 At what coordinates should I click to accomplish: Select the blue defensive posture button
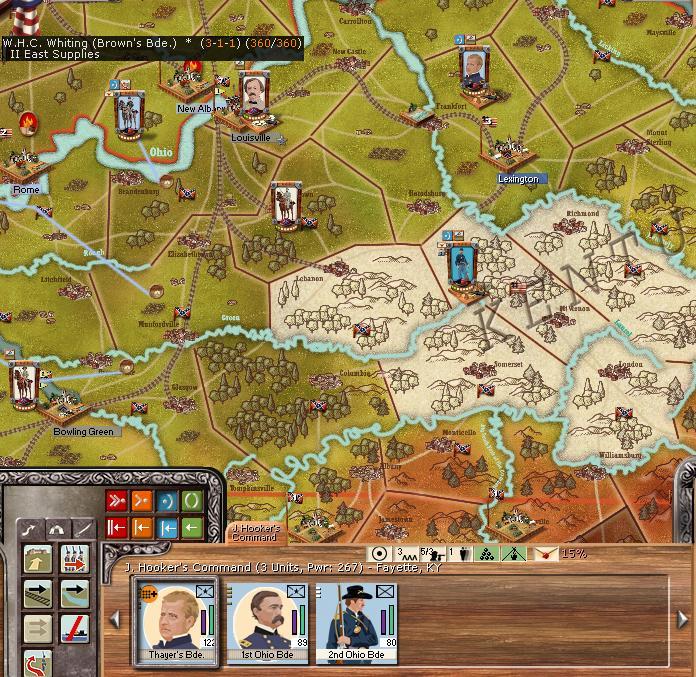point(167,500)
